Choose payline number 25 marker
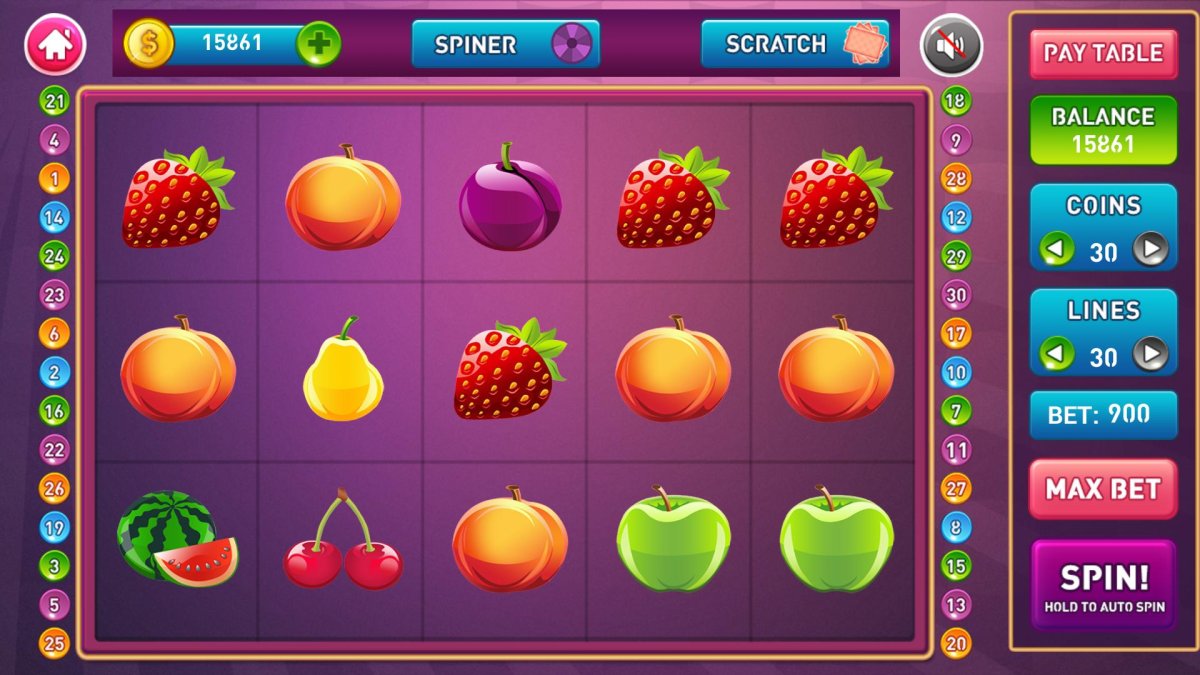This screenshot has height=675, width=1200. (54, 643)
